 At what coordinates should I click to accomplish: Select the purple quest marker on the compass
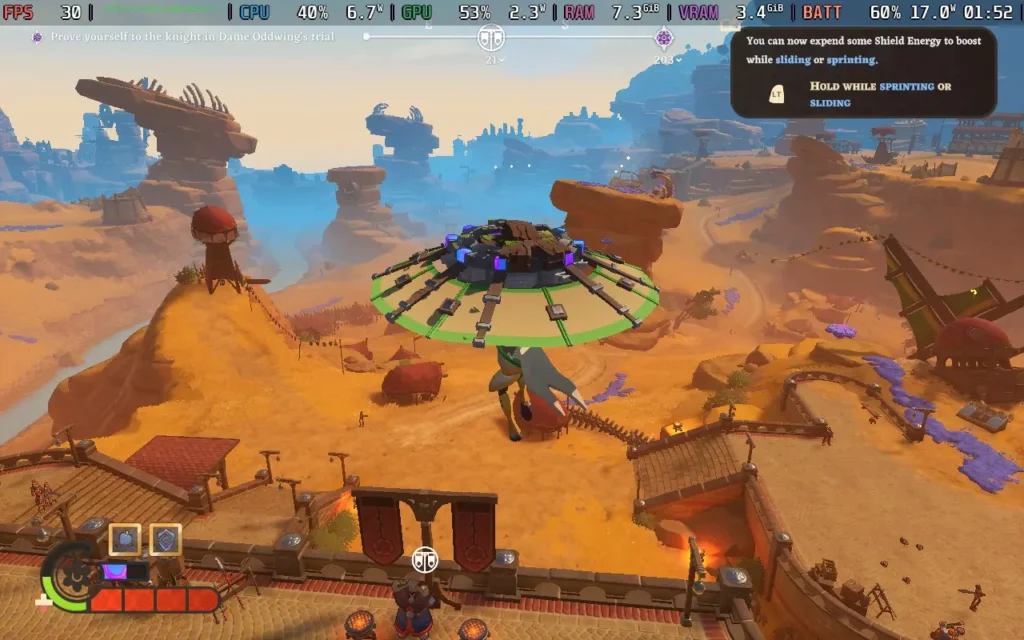[x=663, y=38]
